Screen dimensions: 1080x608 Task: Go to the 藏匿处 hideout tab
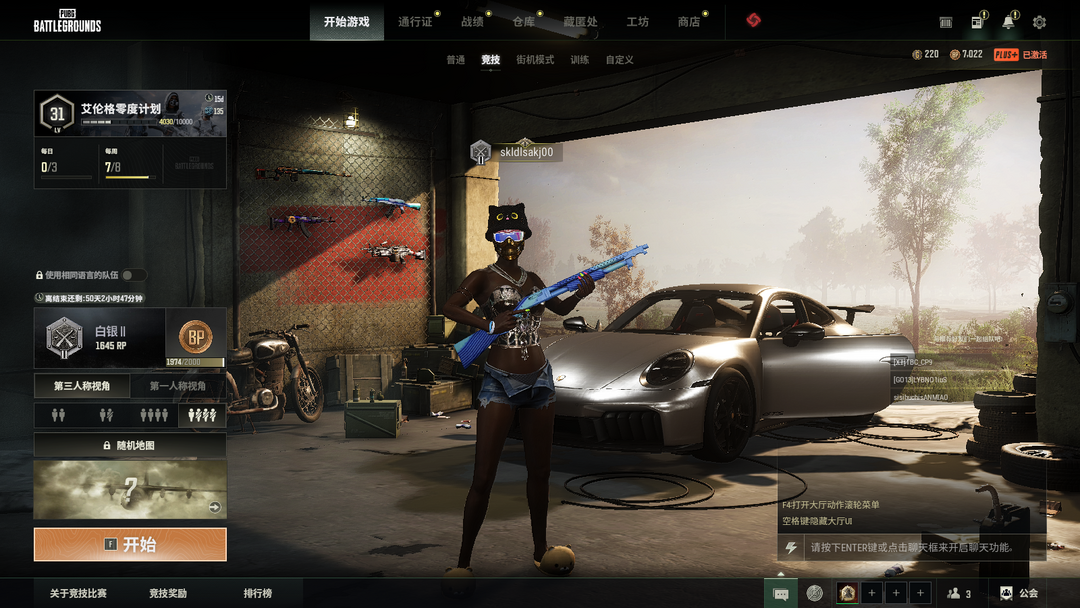coord(580,22)
